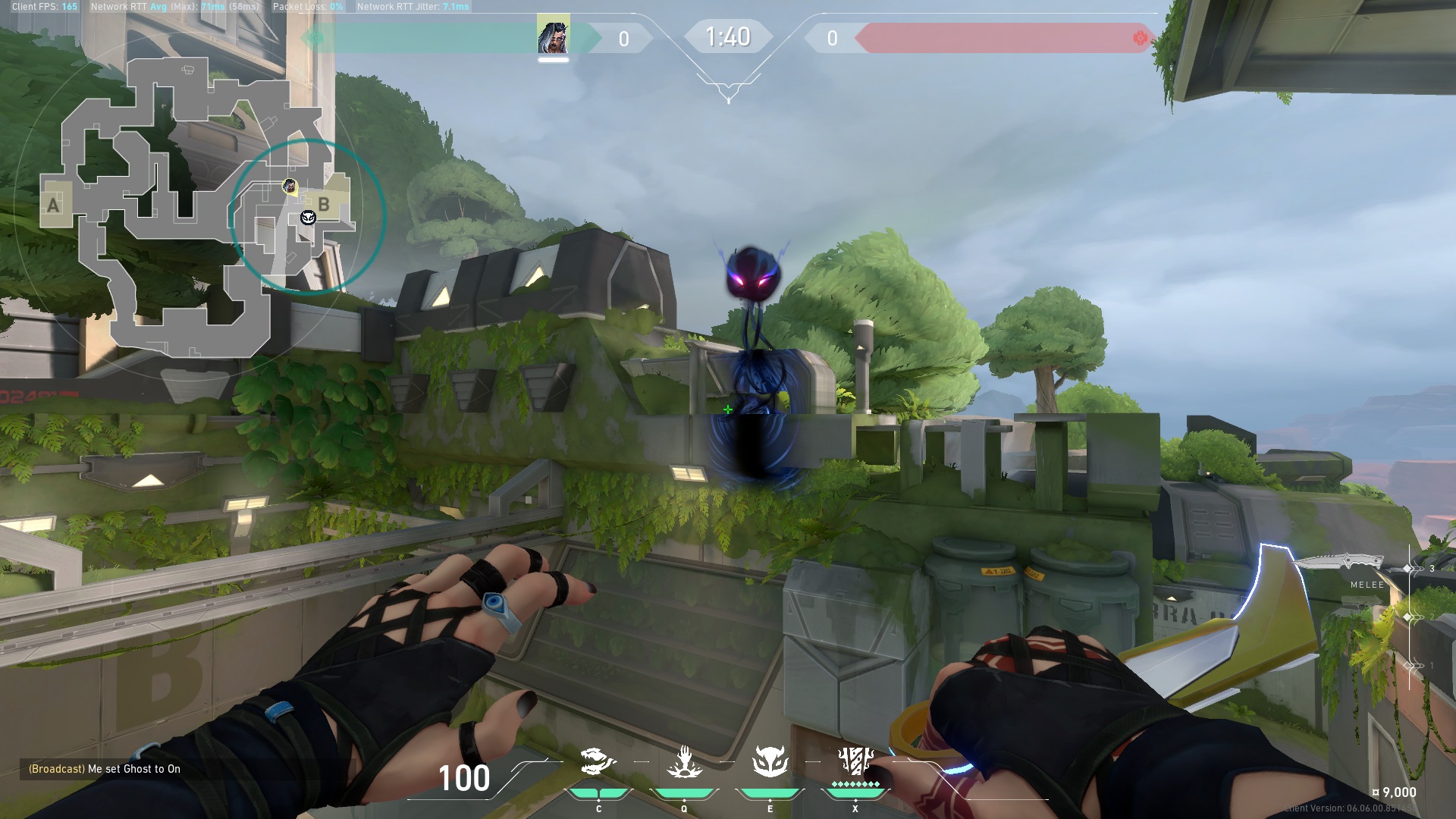Select Fade's Prowler ability icon

[x=598, y=761]
